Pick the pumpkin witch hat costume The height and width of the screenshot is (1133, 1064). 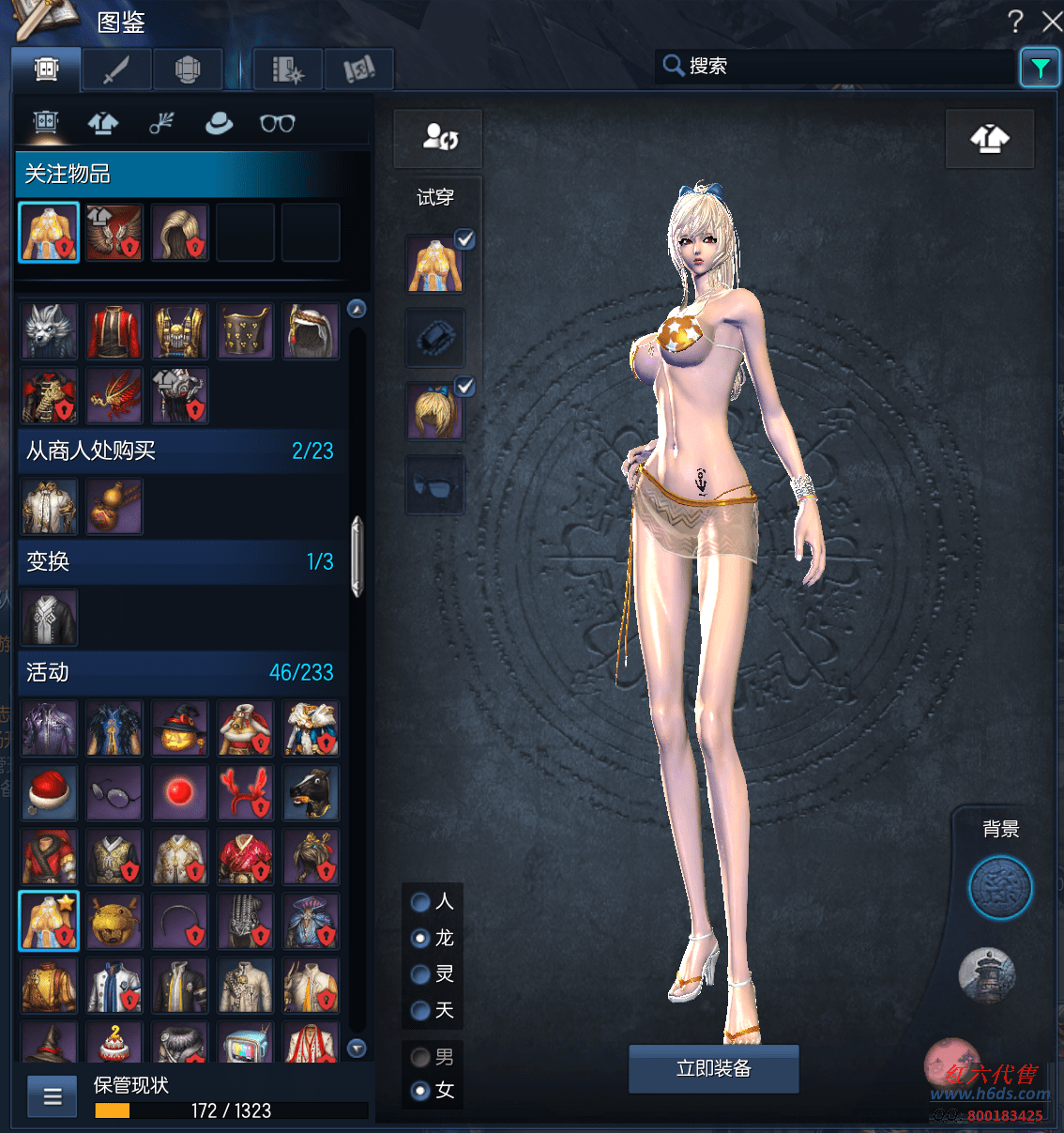179,727
